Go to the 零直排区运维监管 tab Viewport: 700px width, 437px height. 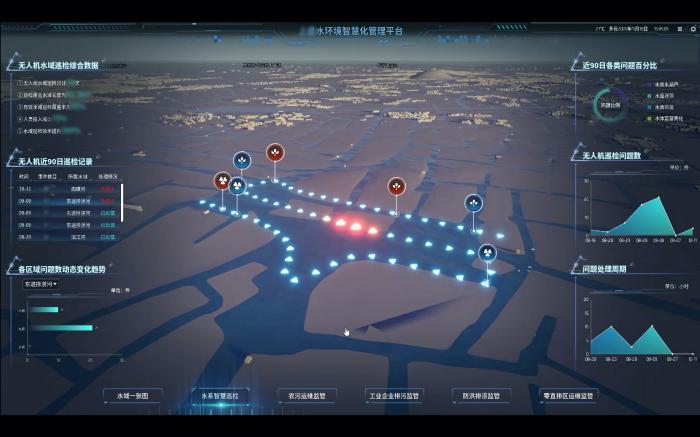(x=569, y=396)
